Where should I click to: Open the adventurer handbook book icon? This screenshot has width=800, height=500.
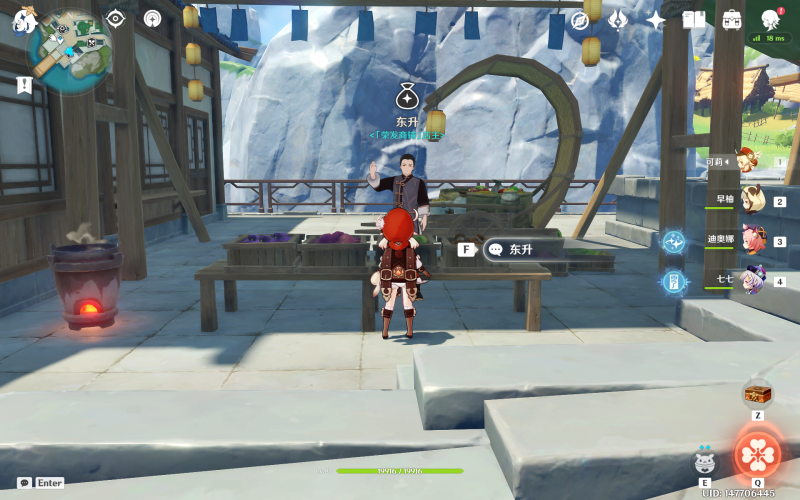tap(694, 20)
